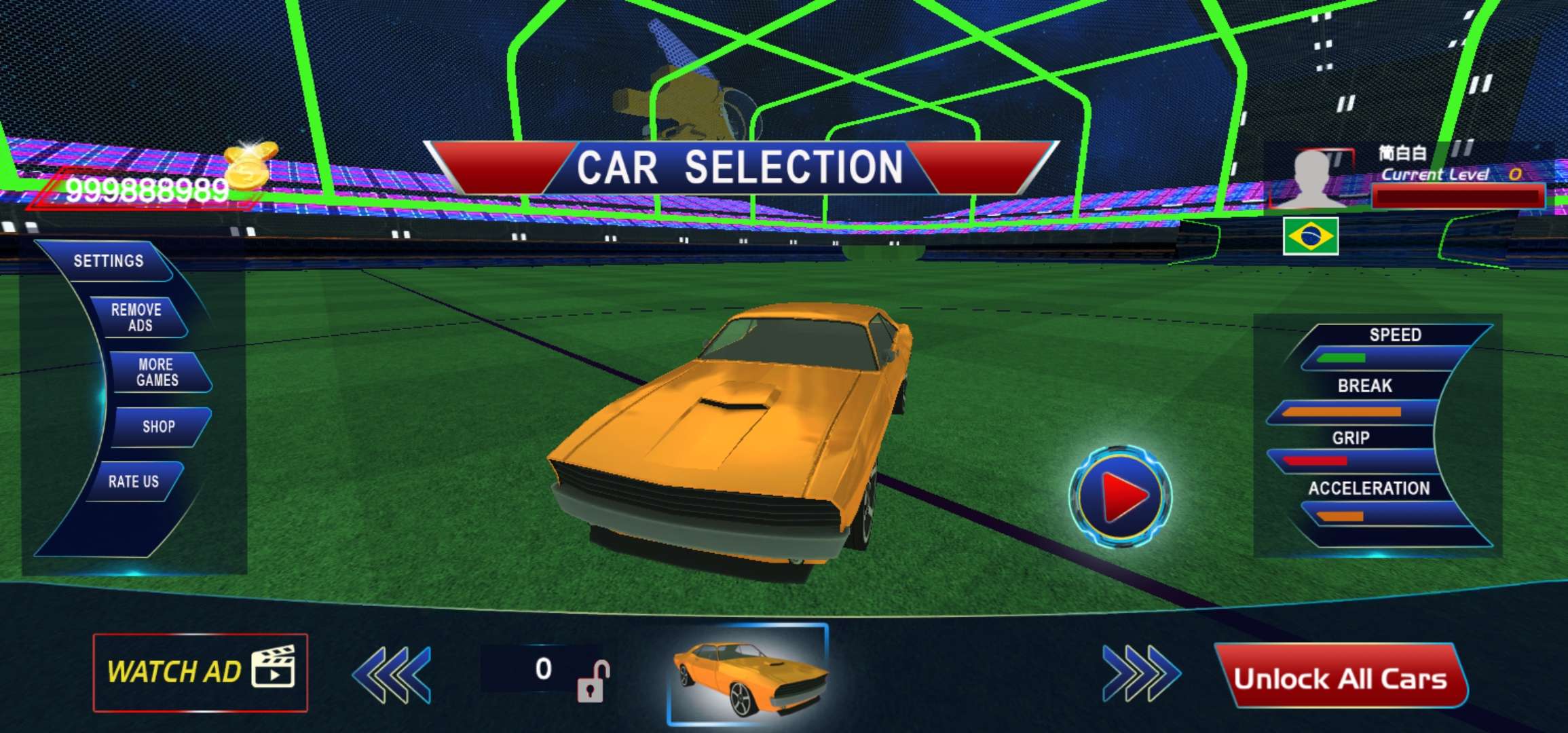
Task: Tap the gold coins icon
Action: (250, 165)
